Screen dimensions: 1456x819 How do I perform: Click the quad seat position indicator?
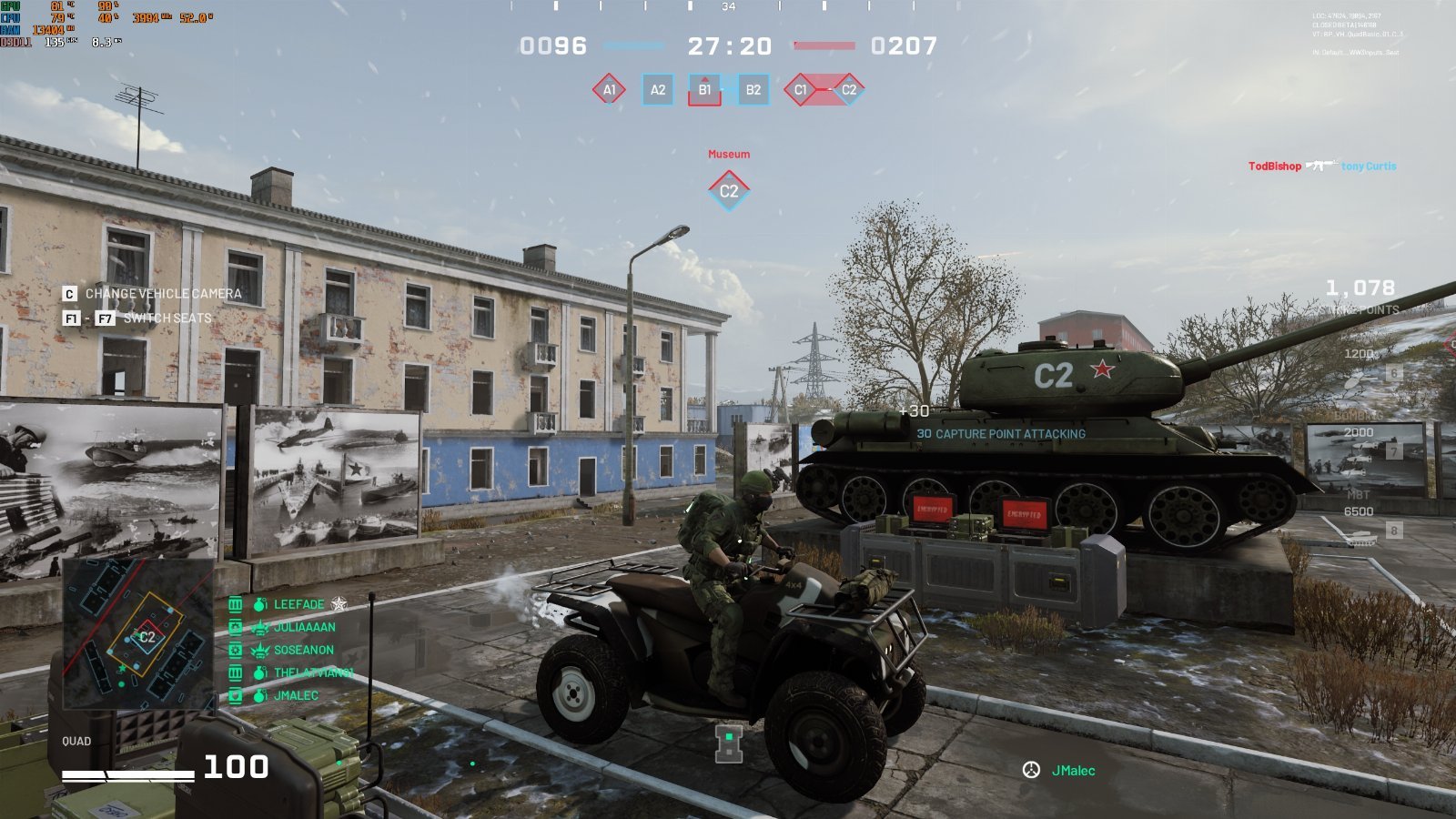tap(729, 743)
